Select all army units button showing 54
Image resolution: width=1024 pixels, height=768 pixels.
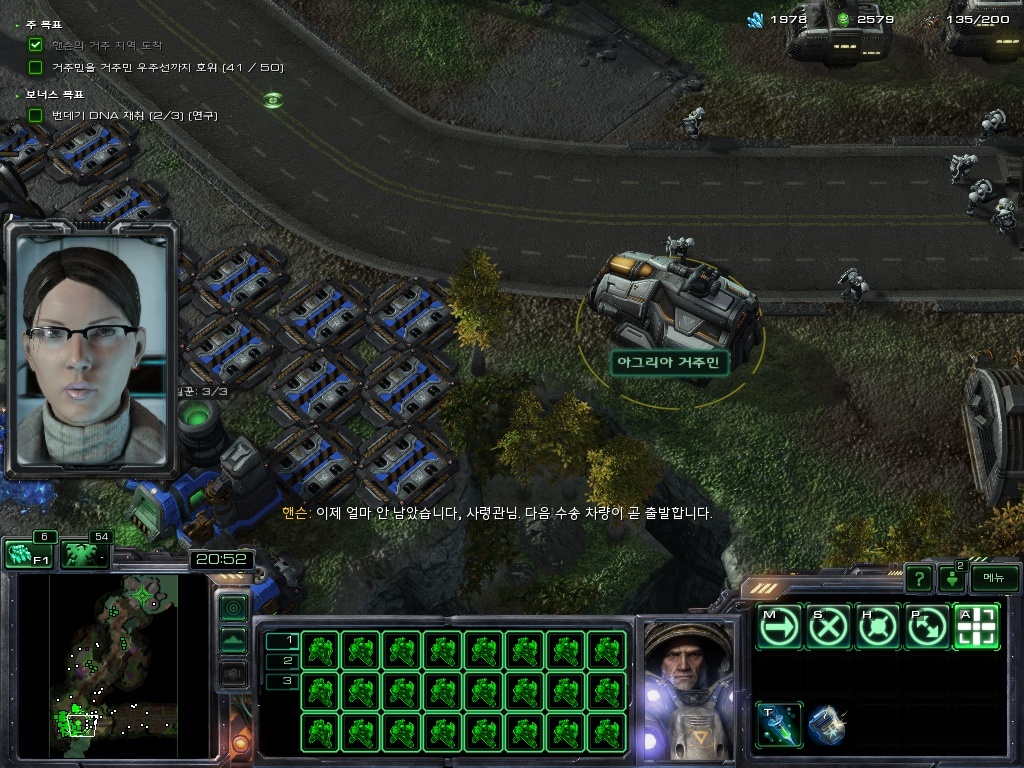click(x=84, y=555)
